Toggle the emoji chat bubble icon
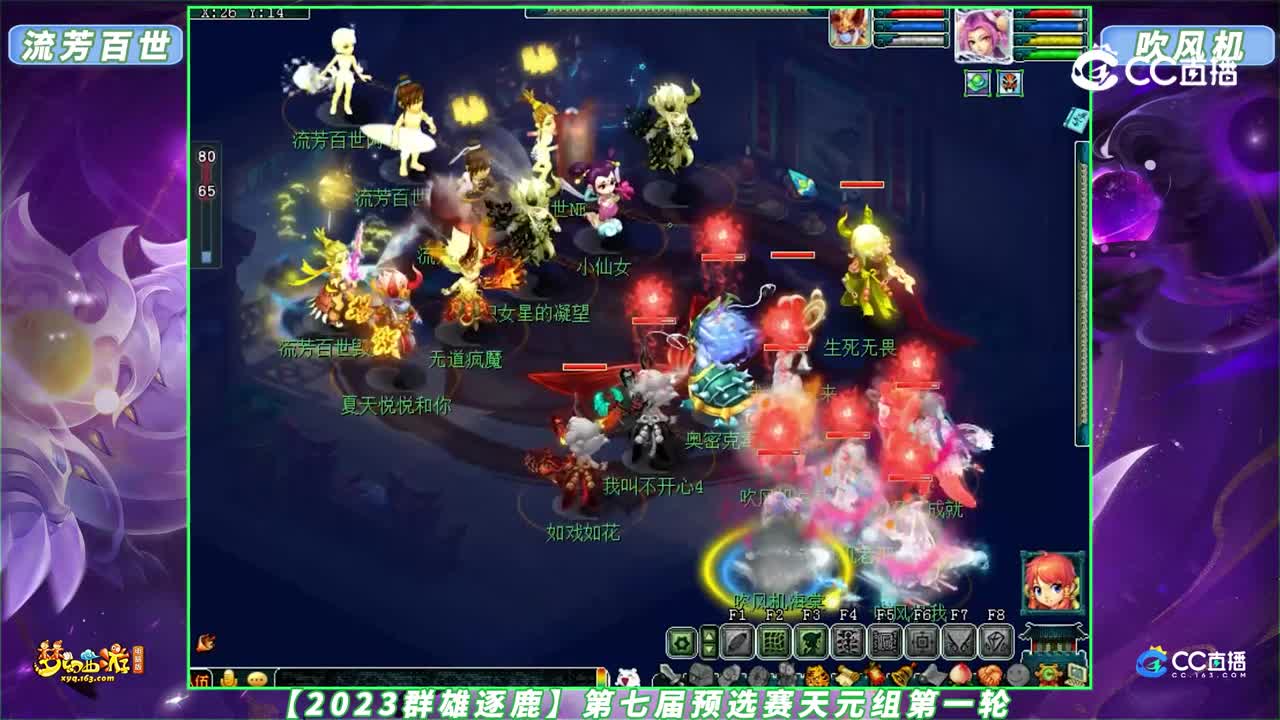Viewport: 1280px width, 720px height. click(x=258, y=680)
